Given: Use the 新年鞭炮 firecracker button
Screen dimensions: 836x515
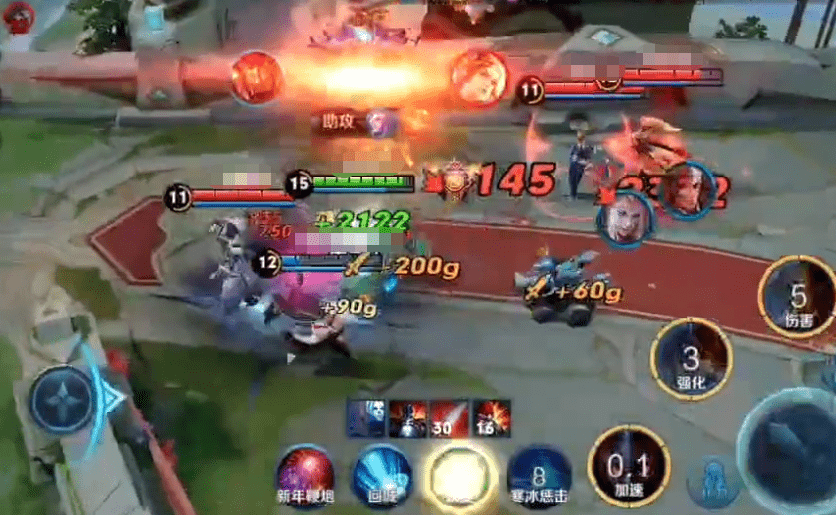Looking at the screenshot, I should (306, 473).
